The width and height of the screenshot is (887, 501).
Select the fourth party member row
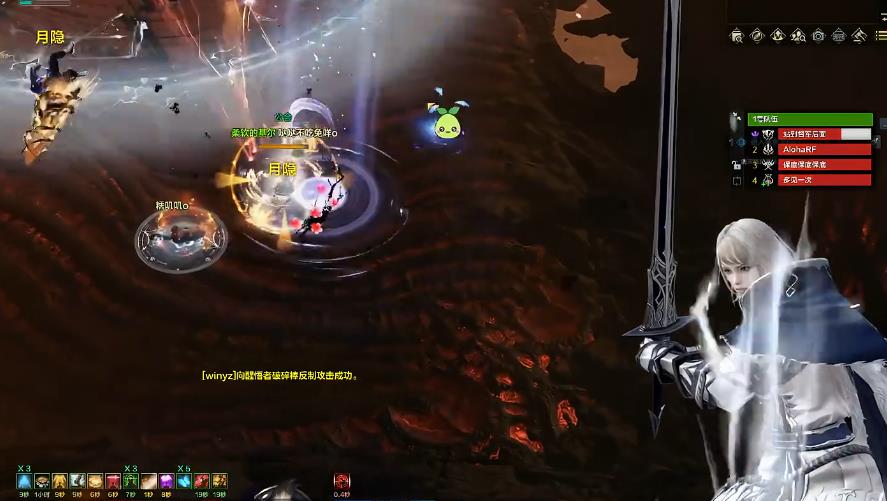click(811, 180)
